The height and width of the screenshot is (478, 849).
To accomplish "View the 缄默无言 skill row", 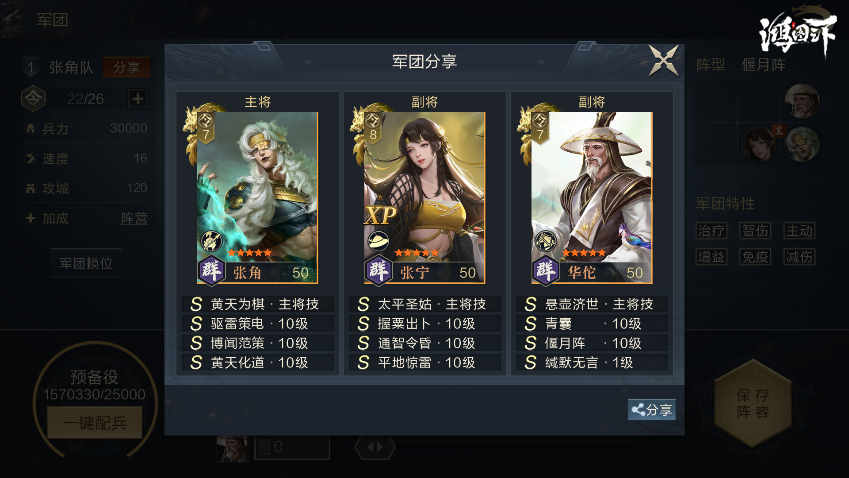I will click(592, 363).
